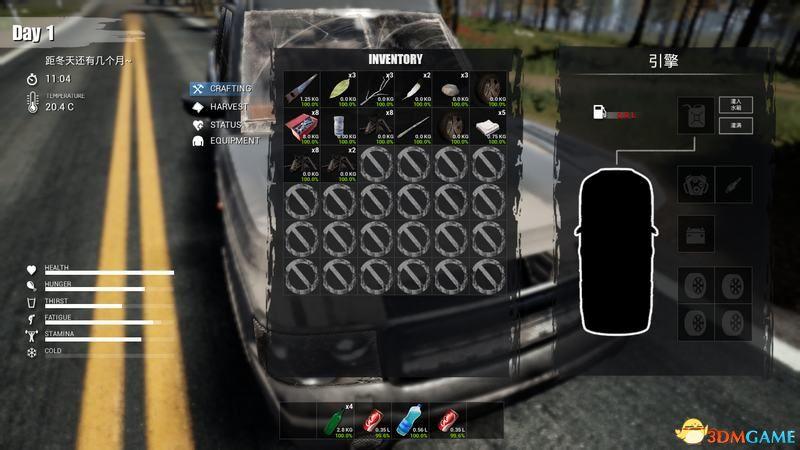Select the car battery slot
The height and width of the screenshot is (450, 800).
[694, 234]
